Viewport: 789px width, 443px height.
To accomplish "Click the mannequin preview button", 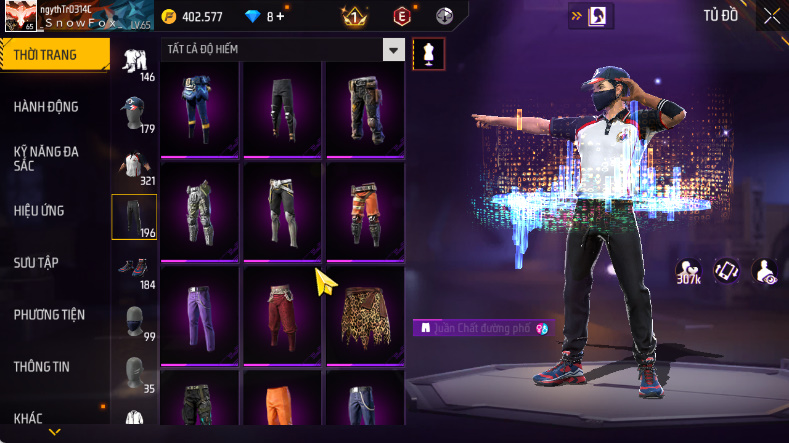I will [x=429, y=54].
